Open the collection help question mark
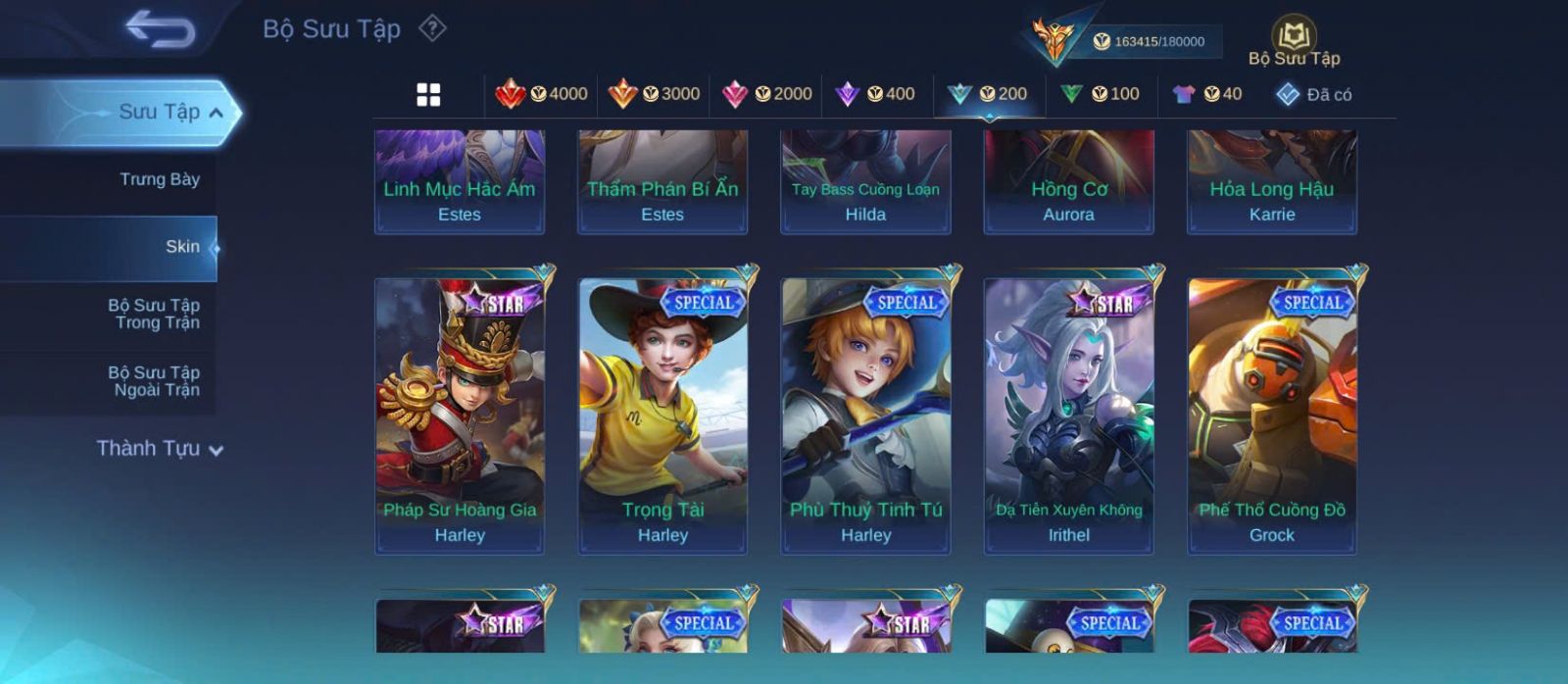Viewport: 1568px width, 684px height. click(x=432, y=28)
